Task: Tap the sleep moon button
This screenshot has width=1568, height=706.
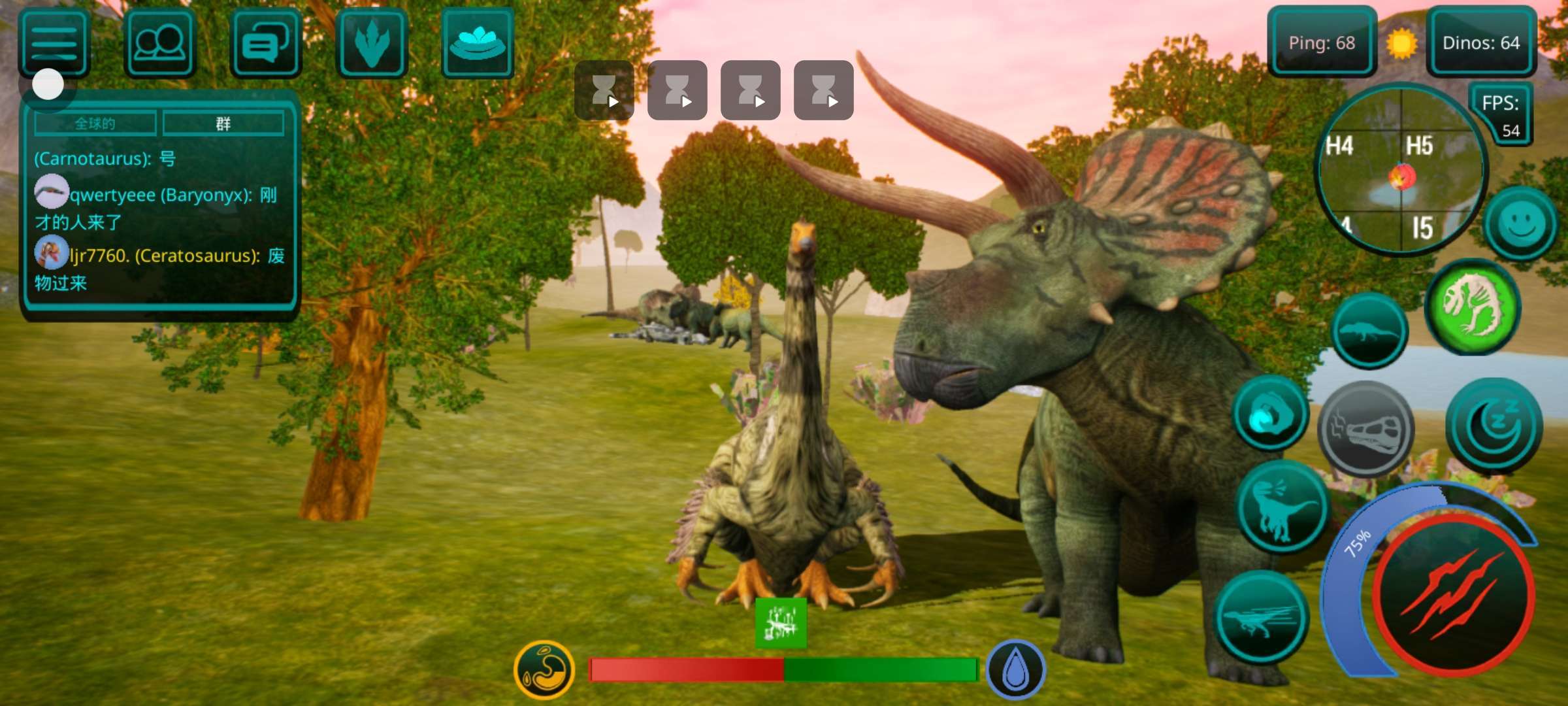Action: [x=1494, y=426]
